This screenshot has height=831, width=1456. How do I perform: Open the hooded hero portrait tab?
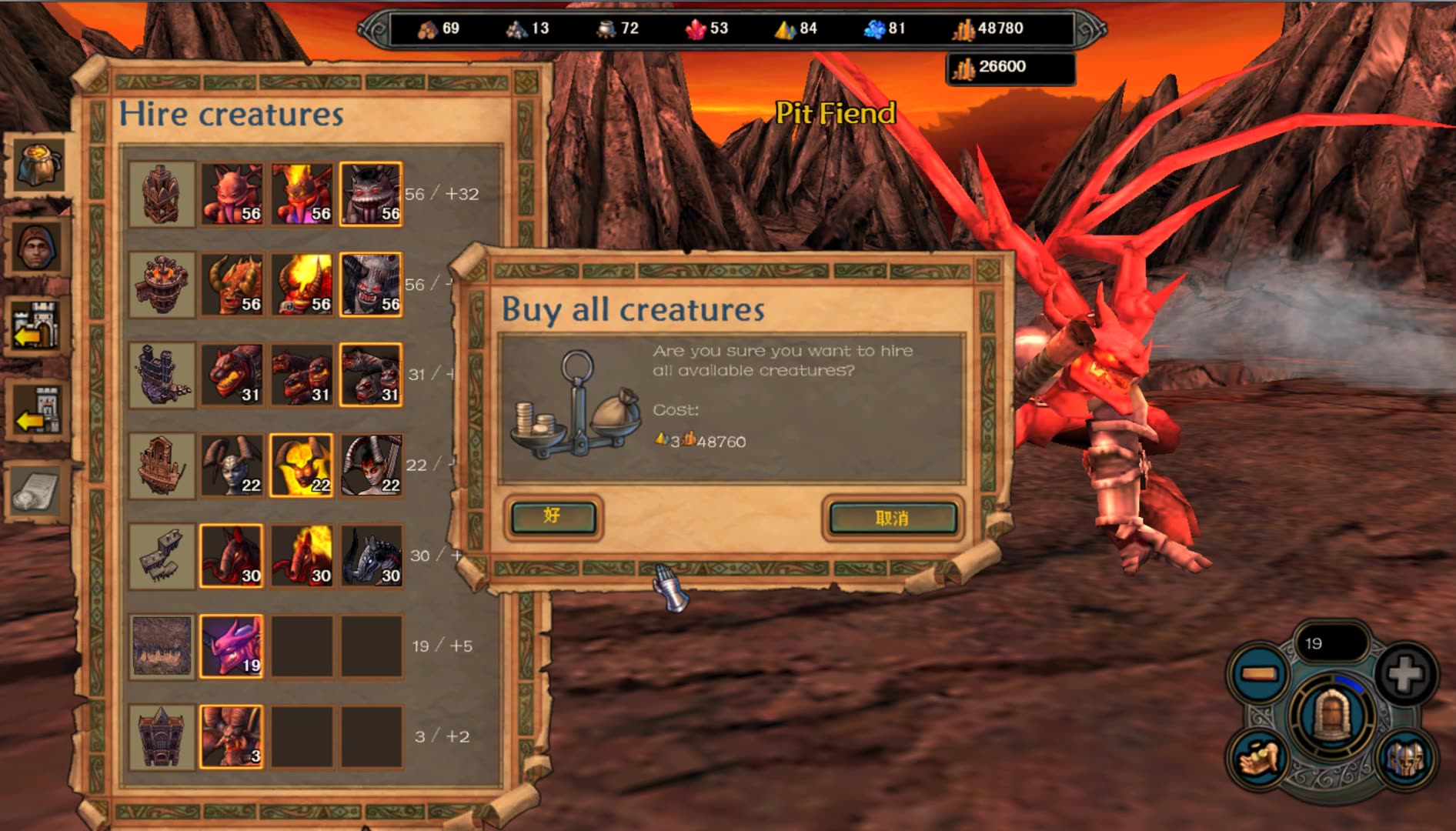pos(36,248)
